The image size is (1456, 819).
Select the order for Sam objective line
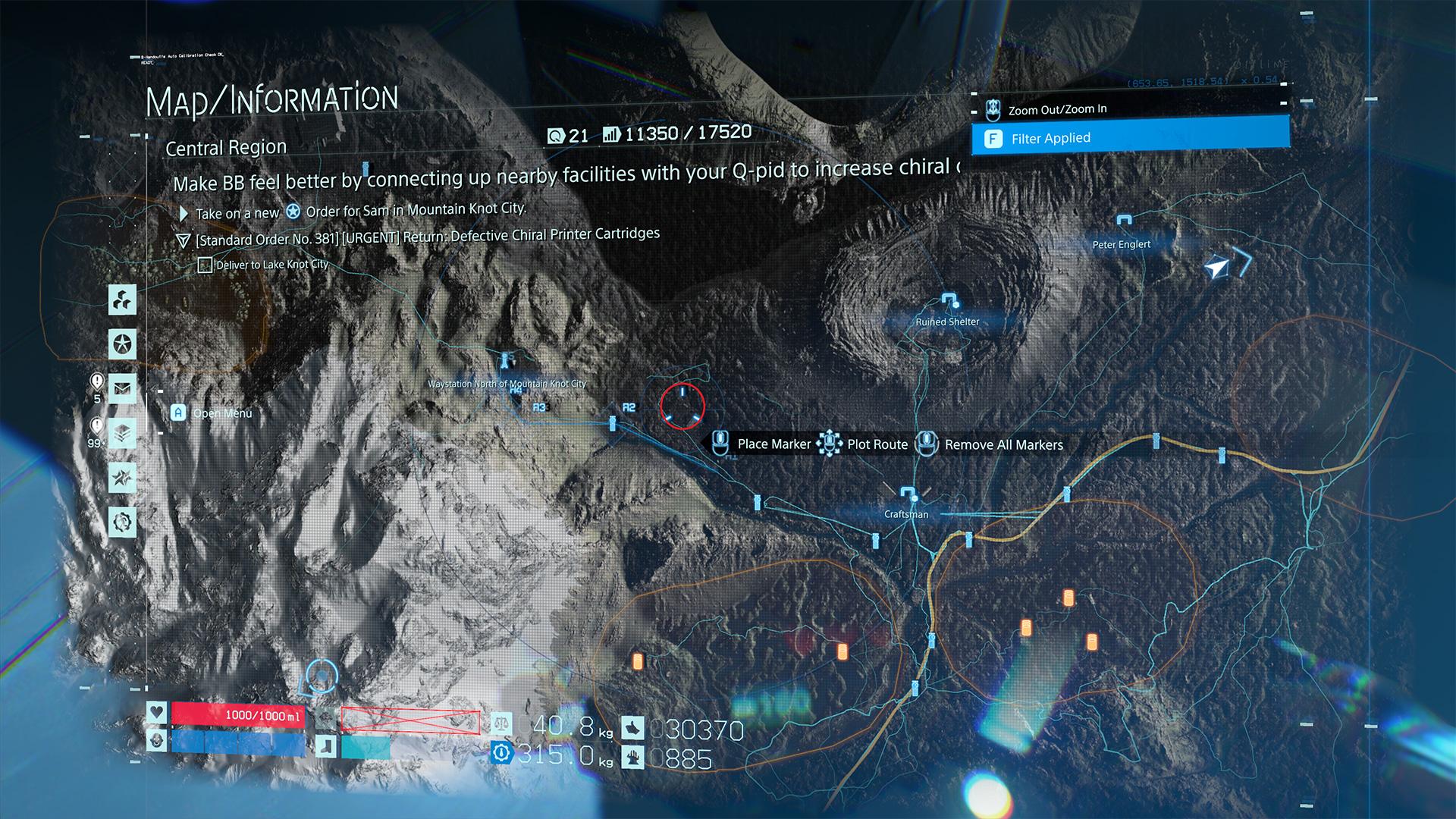360,212
